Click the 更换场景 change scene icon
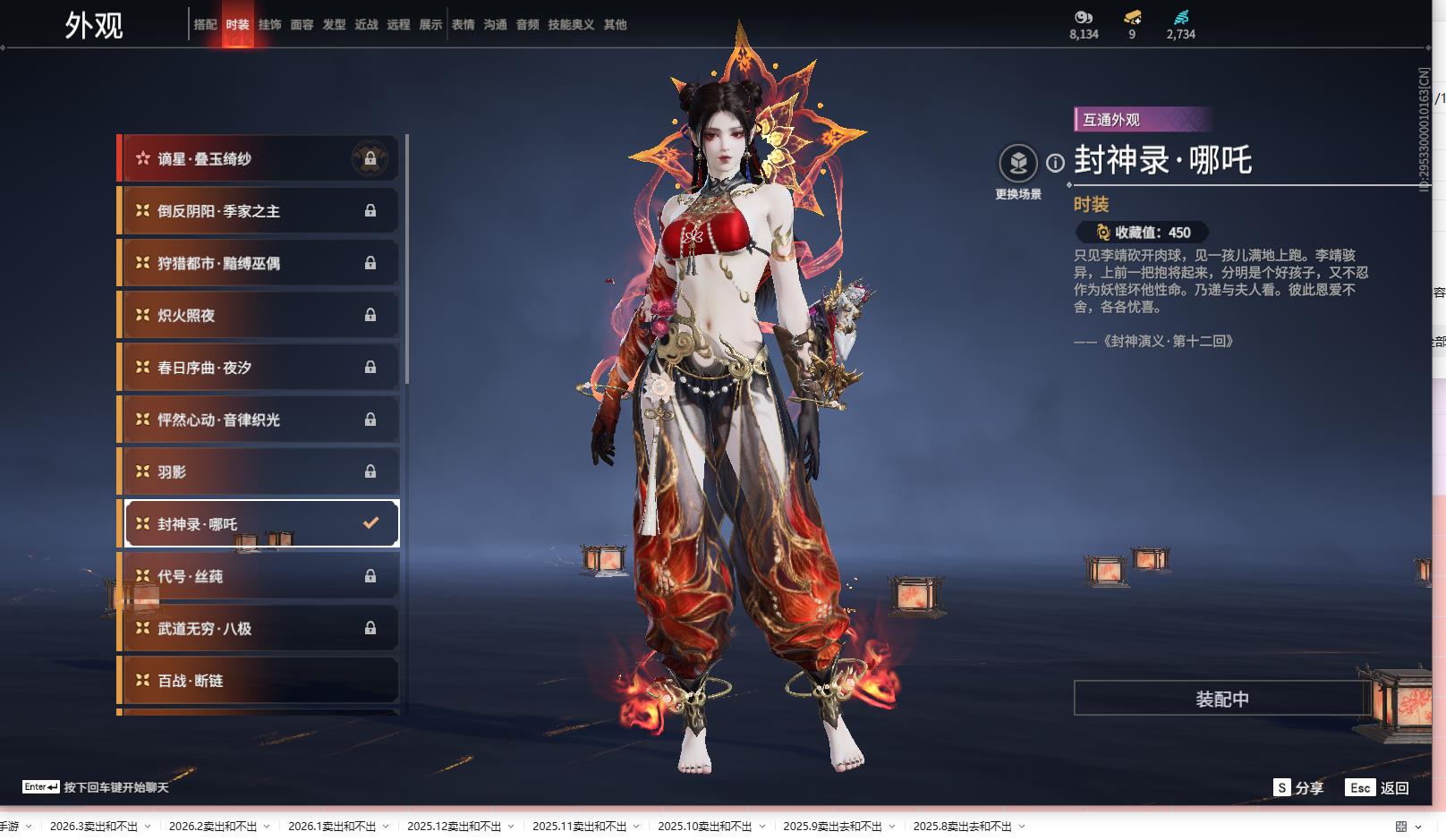Screen dimensions: 1446x840 pos(1017,164)
